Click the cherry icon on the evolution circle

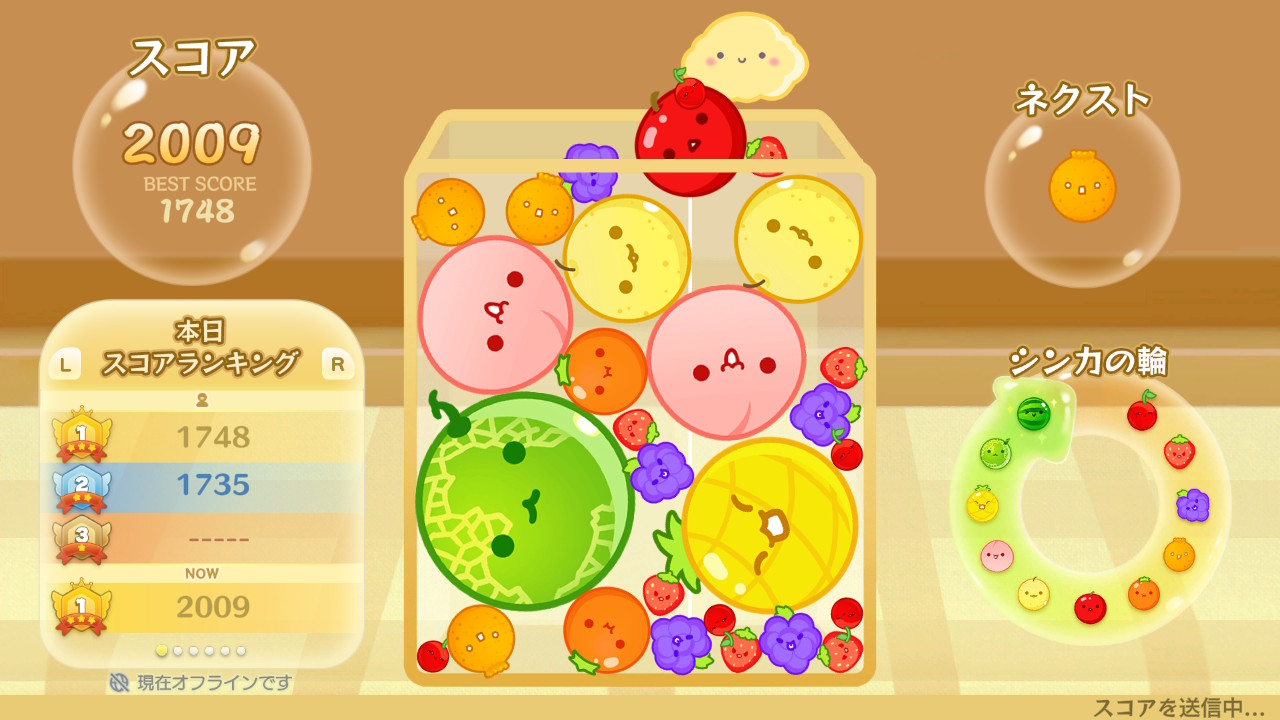1143,414
